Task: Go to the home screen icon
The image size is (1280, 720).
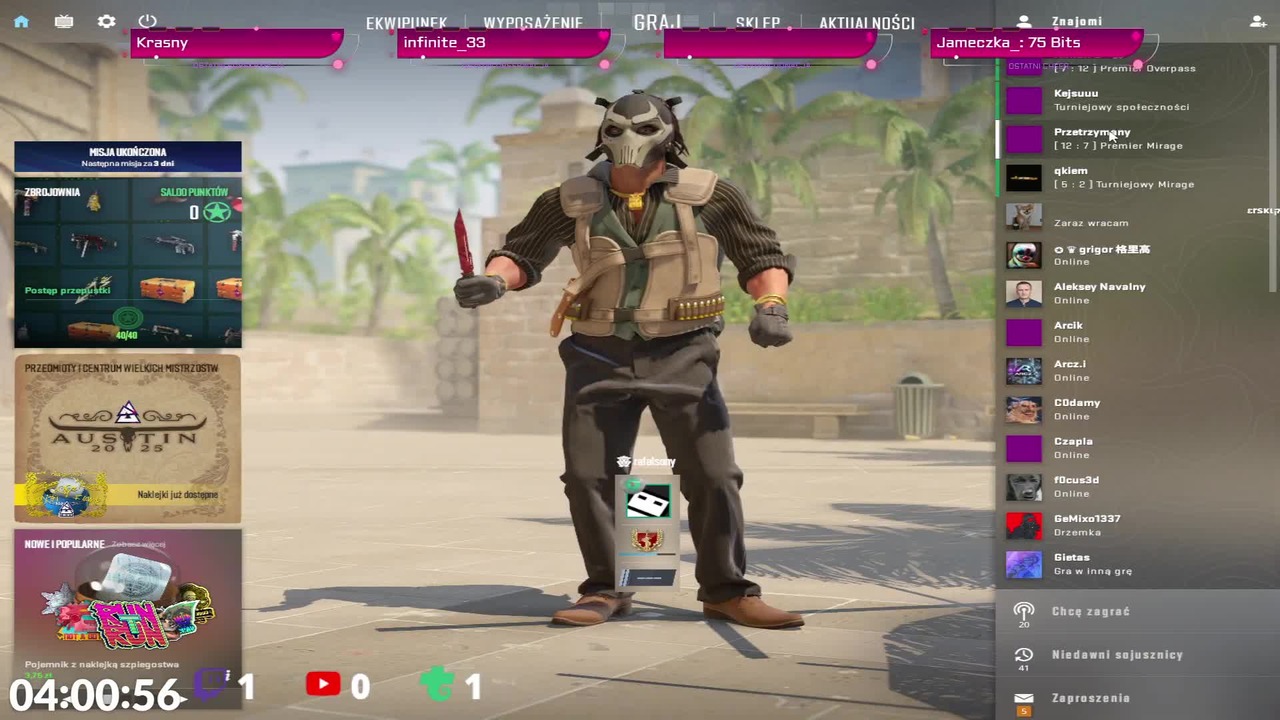Action: 21,21
